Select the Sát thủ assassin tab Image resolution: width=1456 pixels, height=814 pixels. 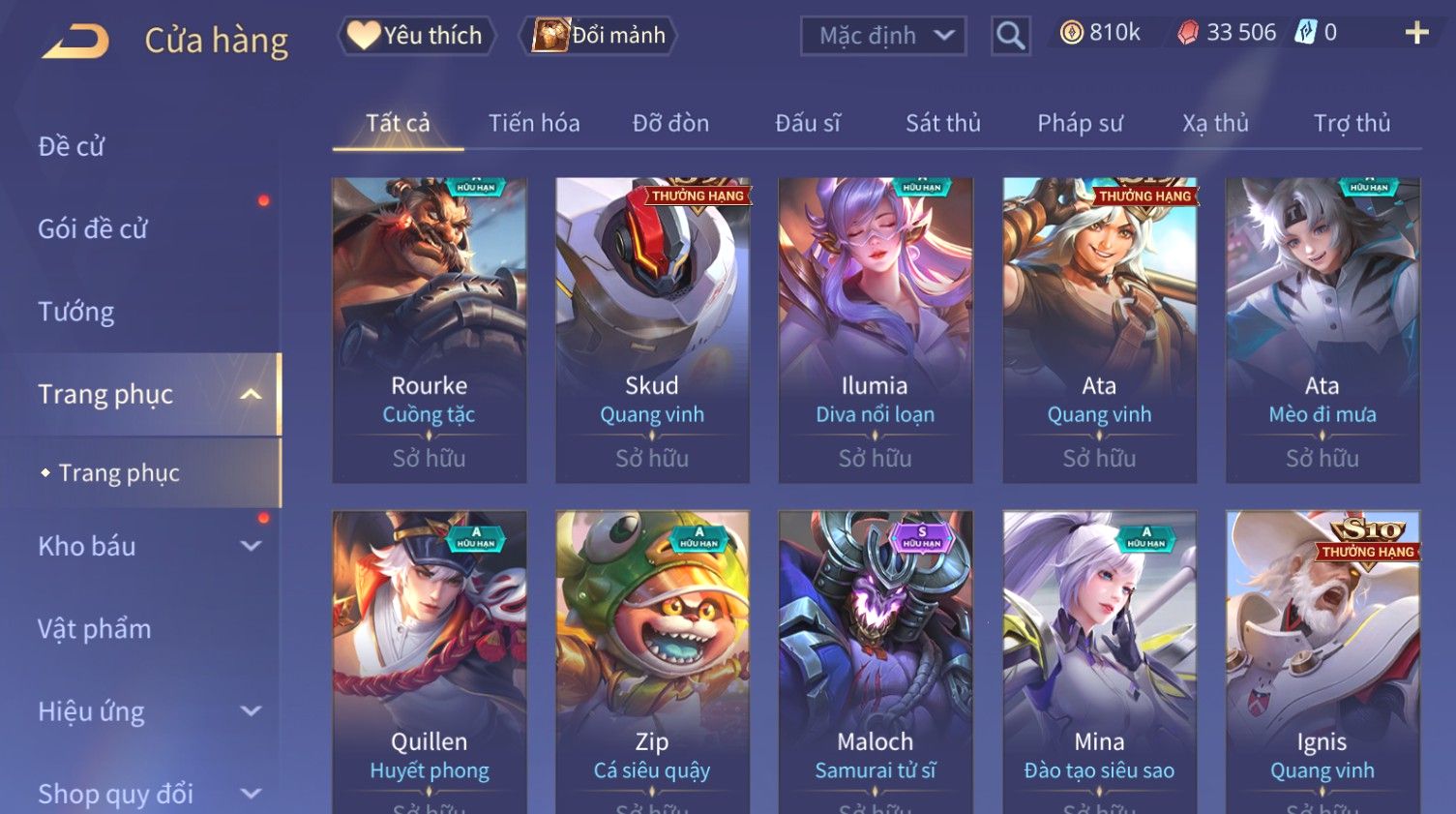point(942,124)
